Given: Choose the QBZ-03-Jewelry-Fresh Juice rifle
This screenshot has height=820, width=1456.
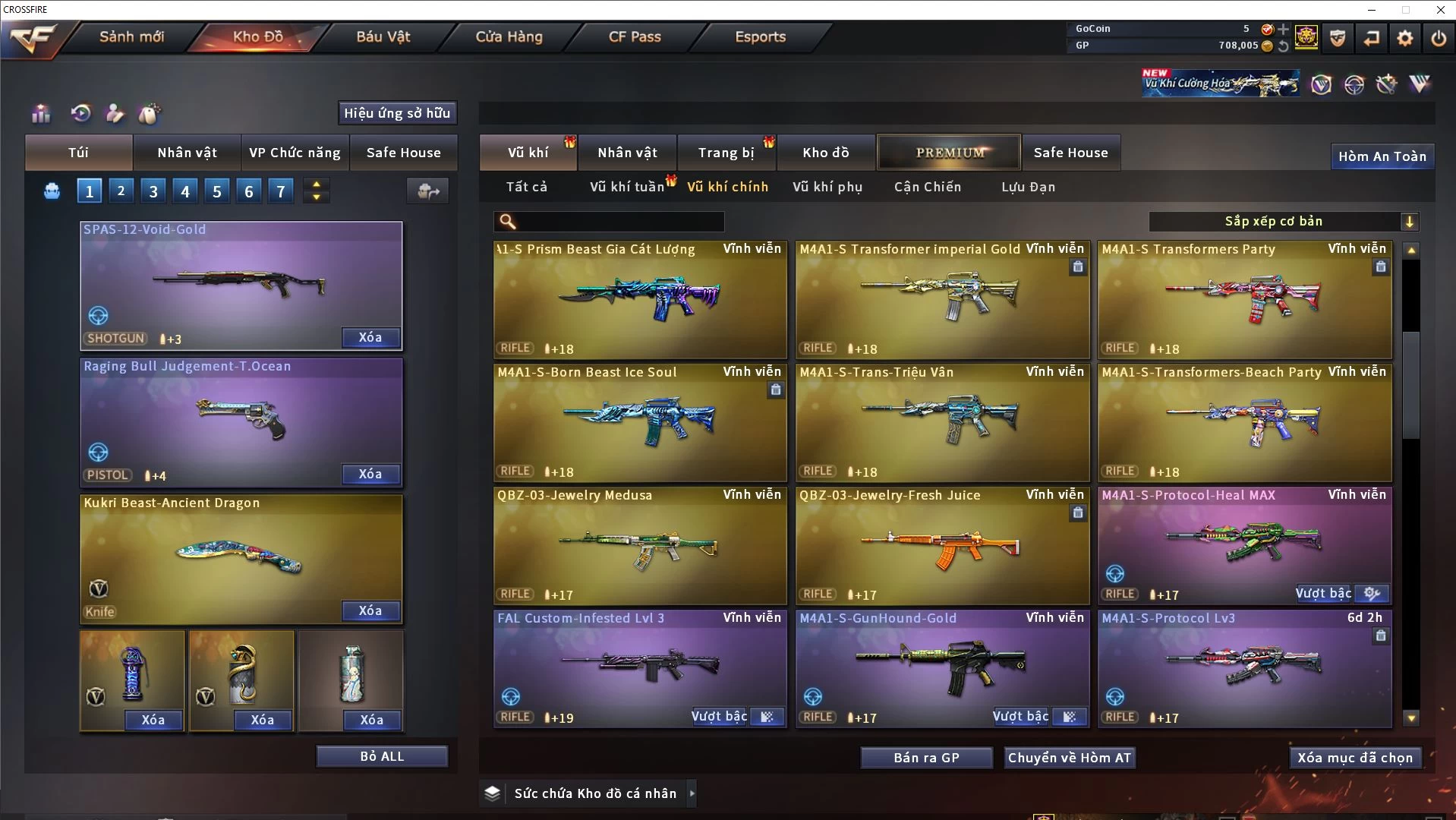Looking at the screenshot, I should click(x=941, y=546).
